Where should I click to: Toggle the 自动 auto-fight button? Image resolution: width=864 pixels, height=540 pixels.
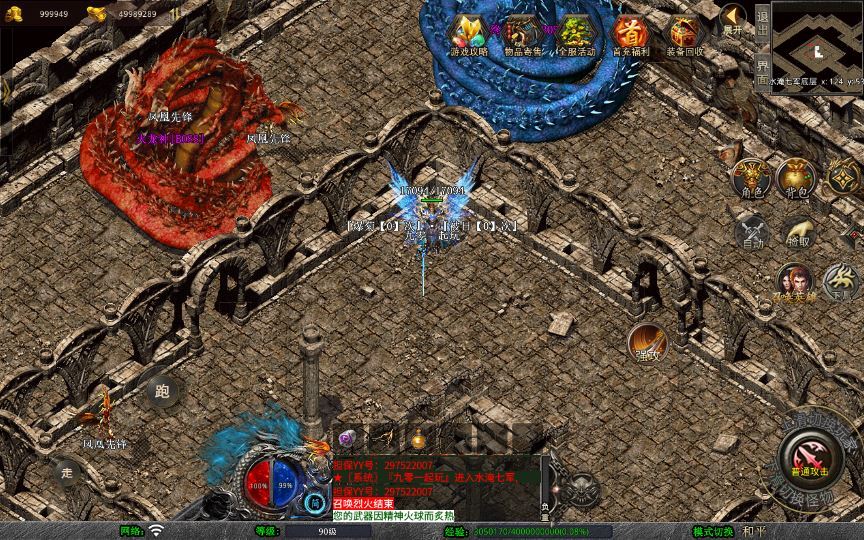click(751, 231)
